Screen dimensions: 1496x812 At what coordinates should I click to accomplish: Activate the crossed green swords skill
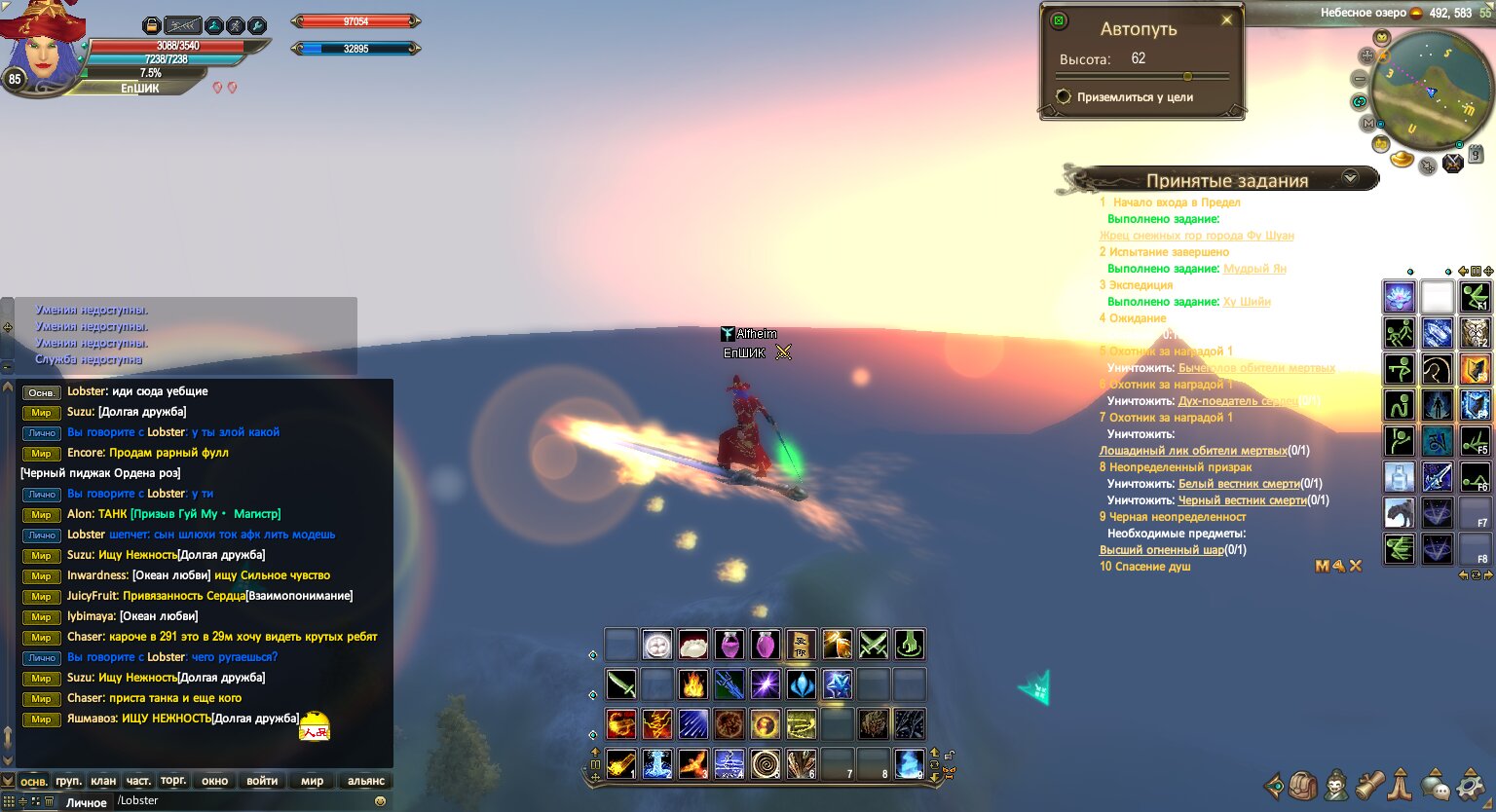[874, 645]
